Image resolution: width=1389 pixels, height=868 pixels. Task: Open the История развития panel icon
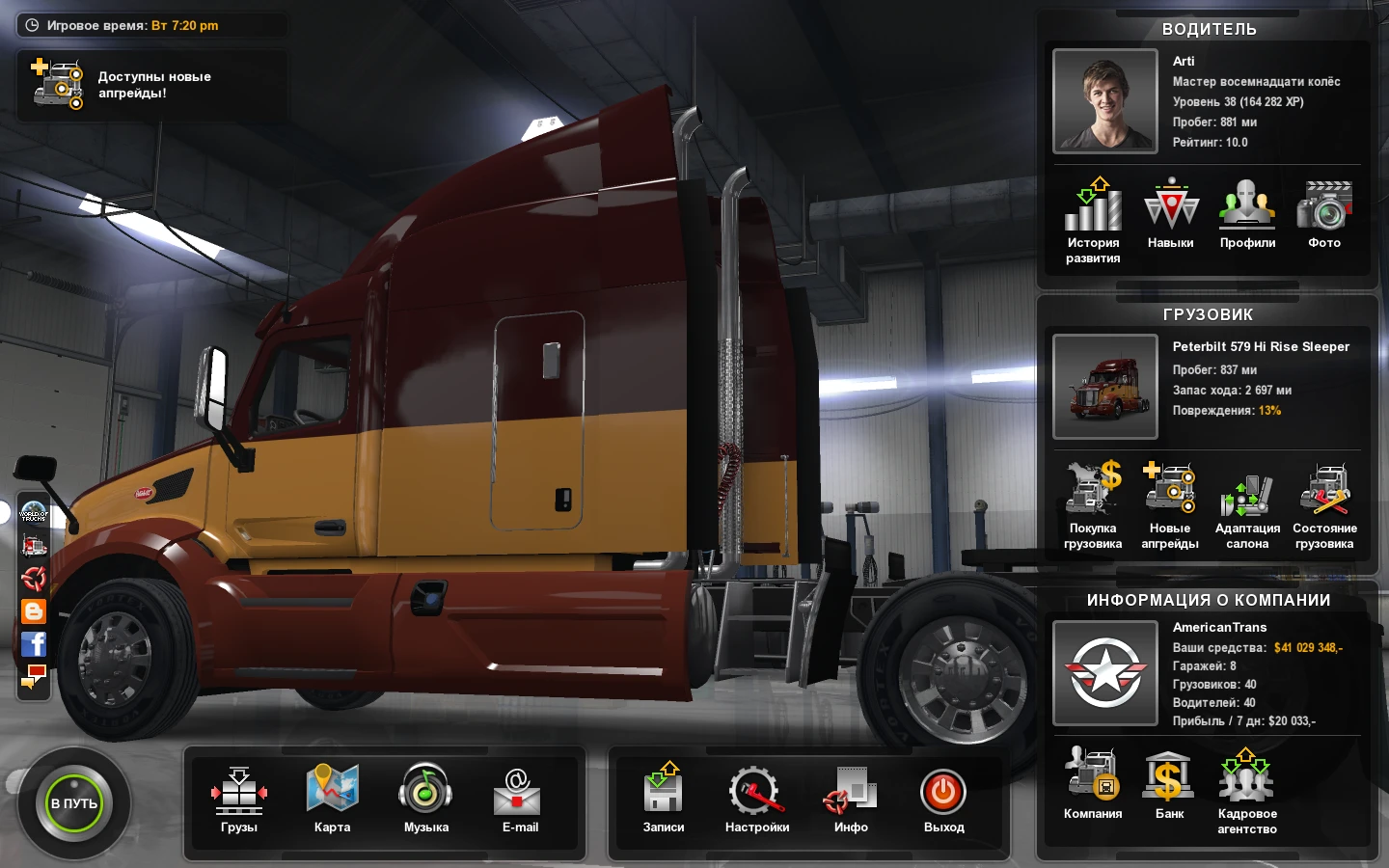(1093, 207)
